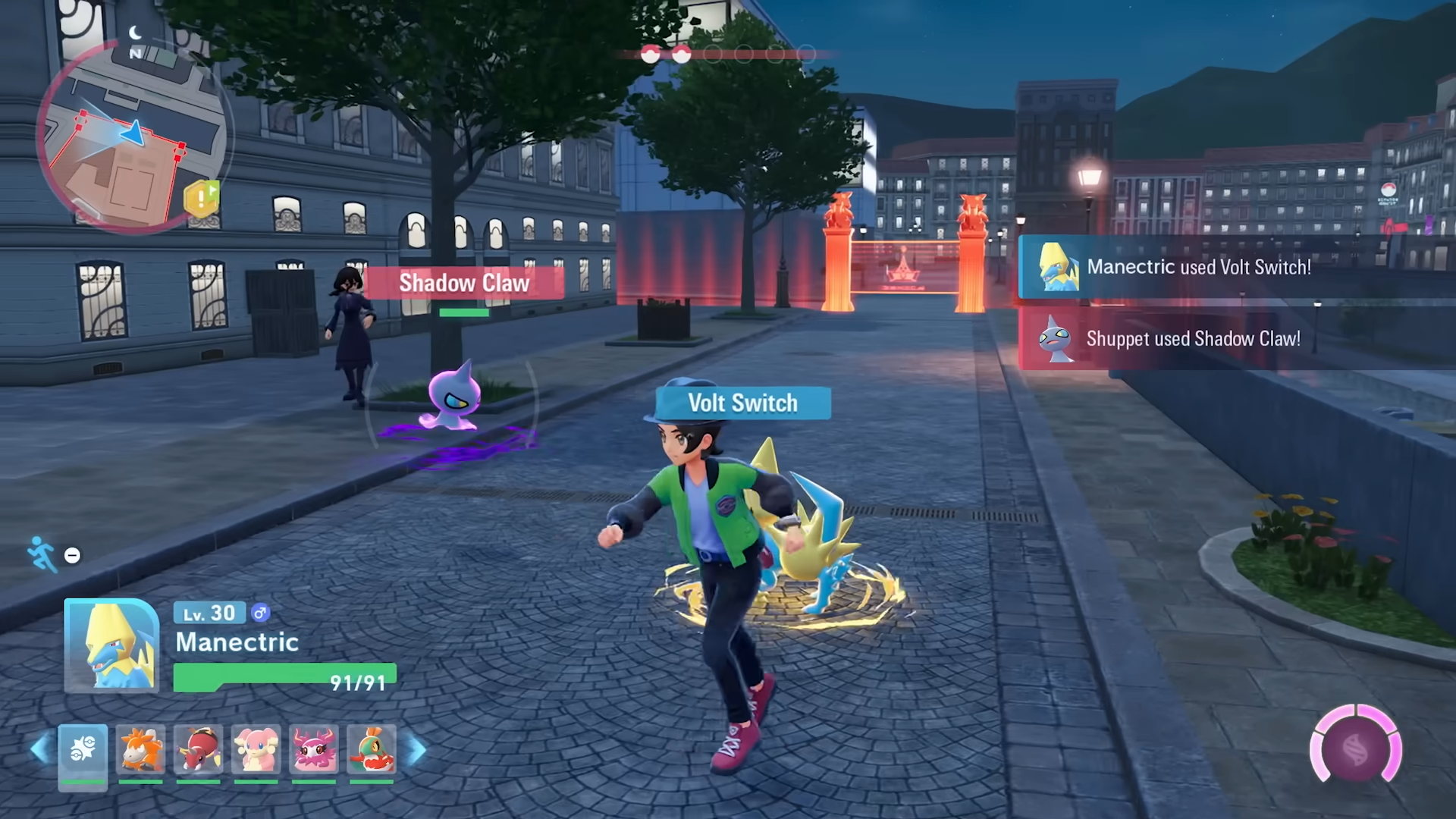
Task: Collapse the party bar with the left arrow
Action: tap(38, 749)
